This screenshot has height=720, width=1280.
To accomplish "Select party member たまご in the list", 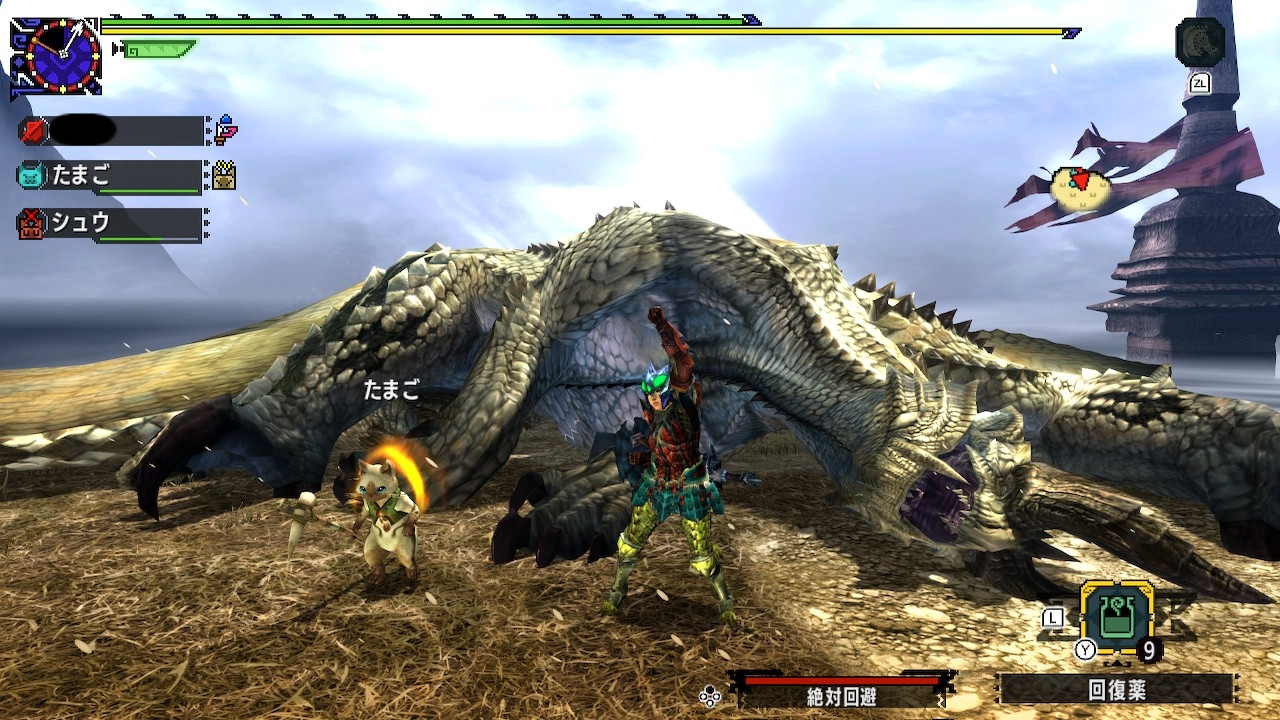I will click(110, 176).
